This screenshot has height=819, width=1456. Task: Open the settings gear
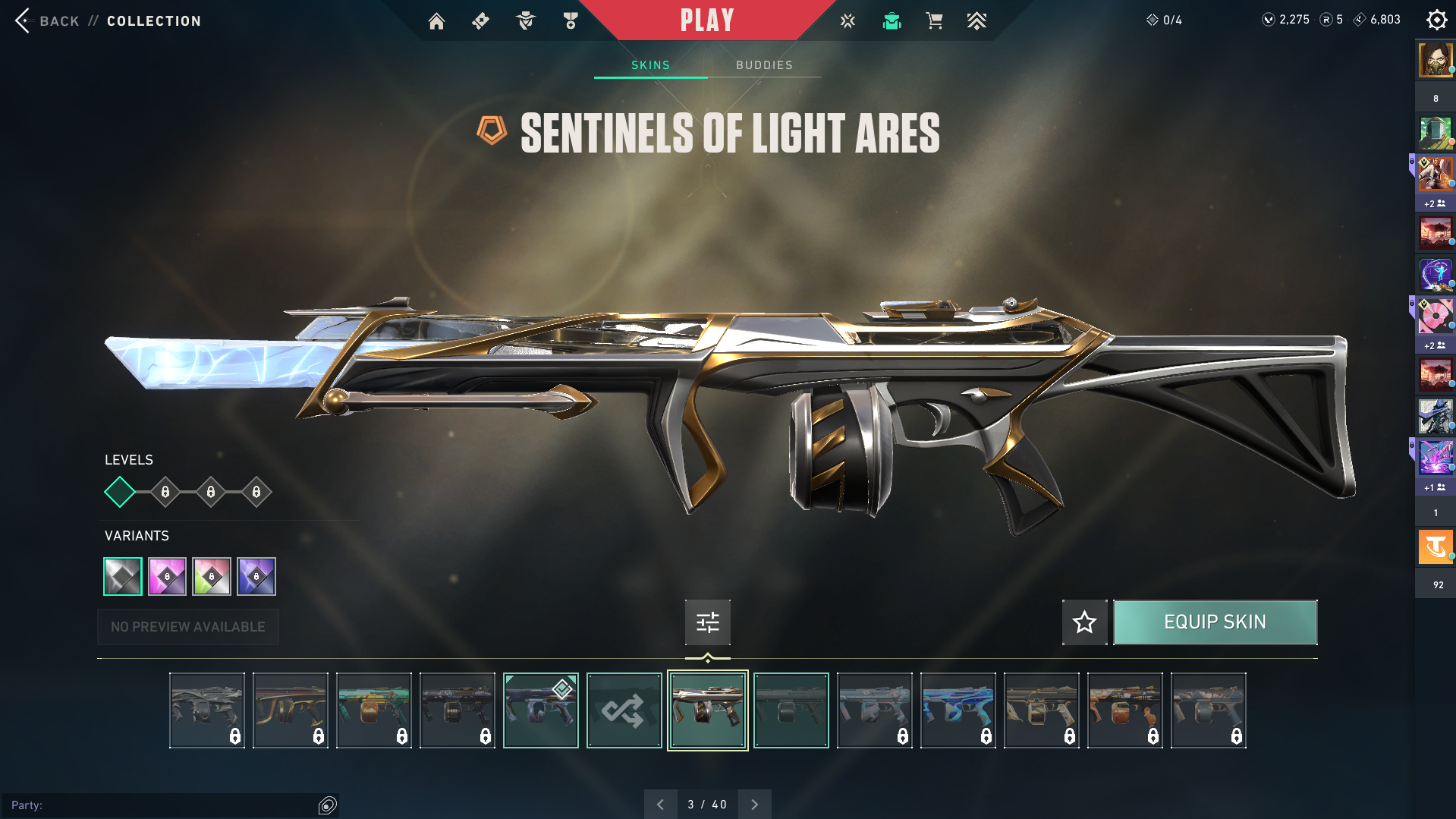coord(1436,20)
